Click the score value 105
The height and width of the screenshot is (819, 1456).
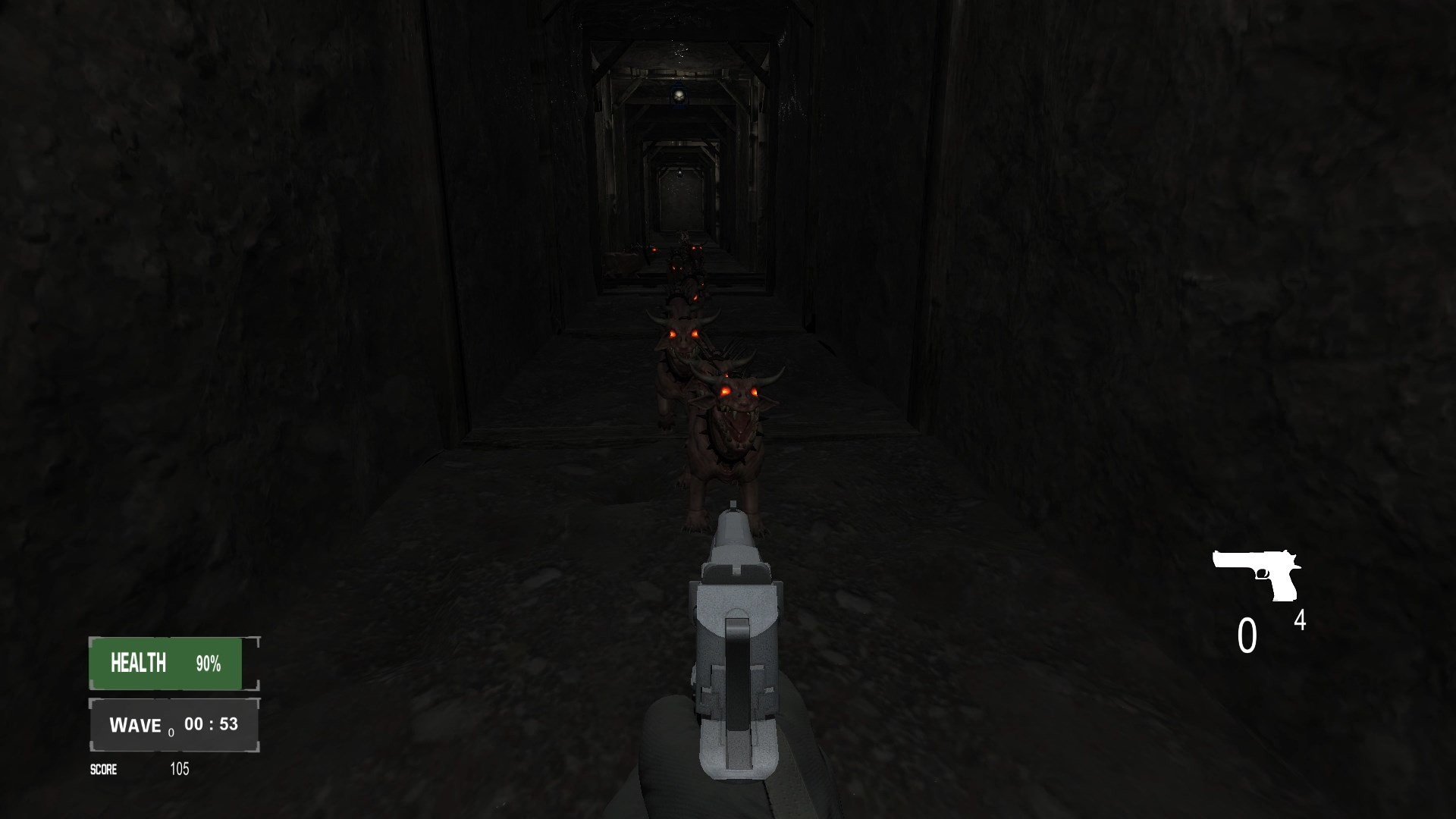click(x=179, y=770)
